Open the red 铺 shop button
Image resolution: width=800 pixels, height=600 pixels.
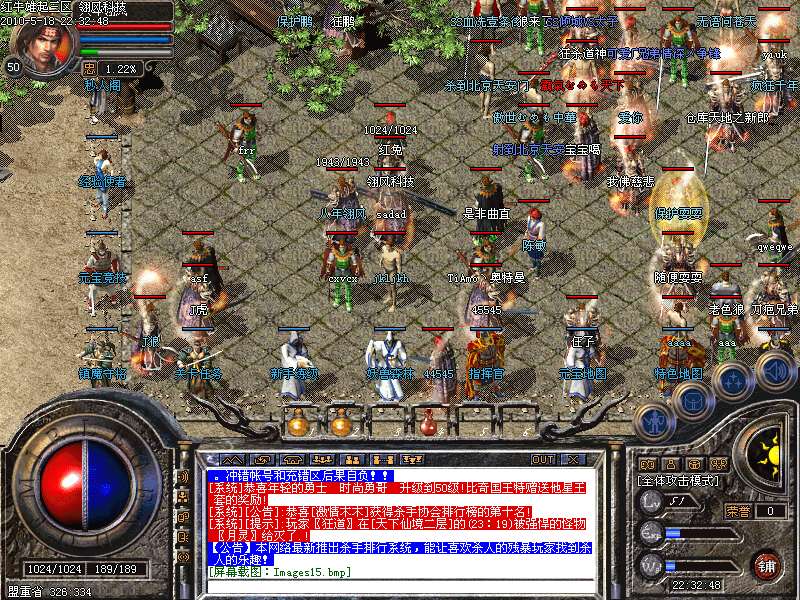768,564
